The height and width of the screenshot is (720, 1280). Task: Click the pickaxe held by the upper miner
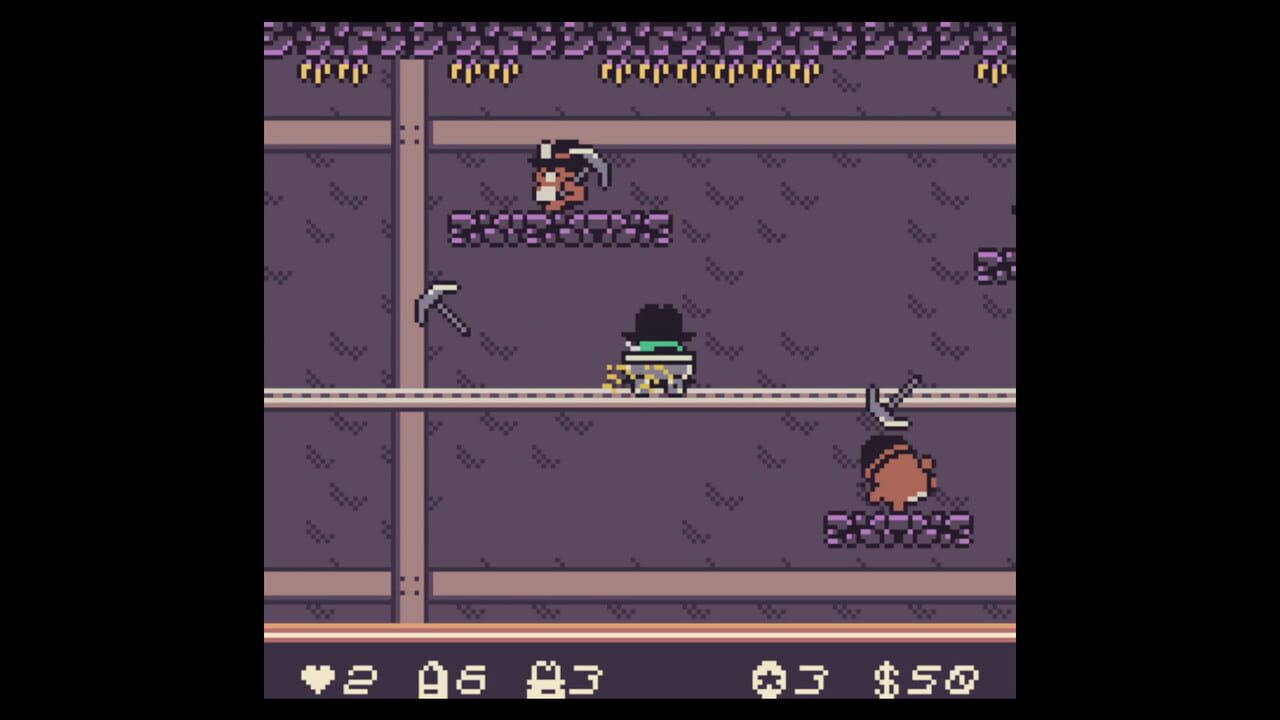click(597, 165)
